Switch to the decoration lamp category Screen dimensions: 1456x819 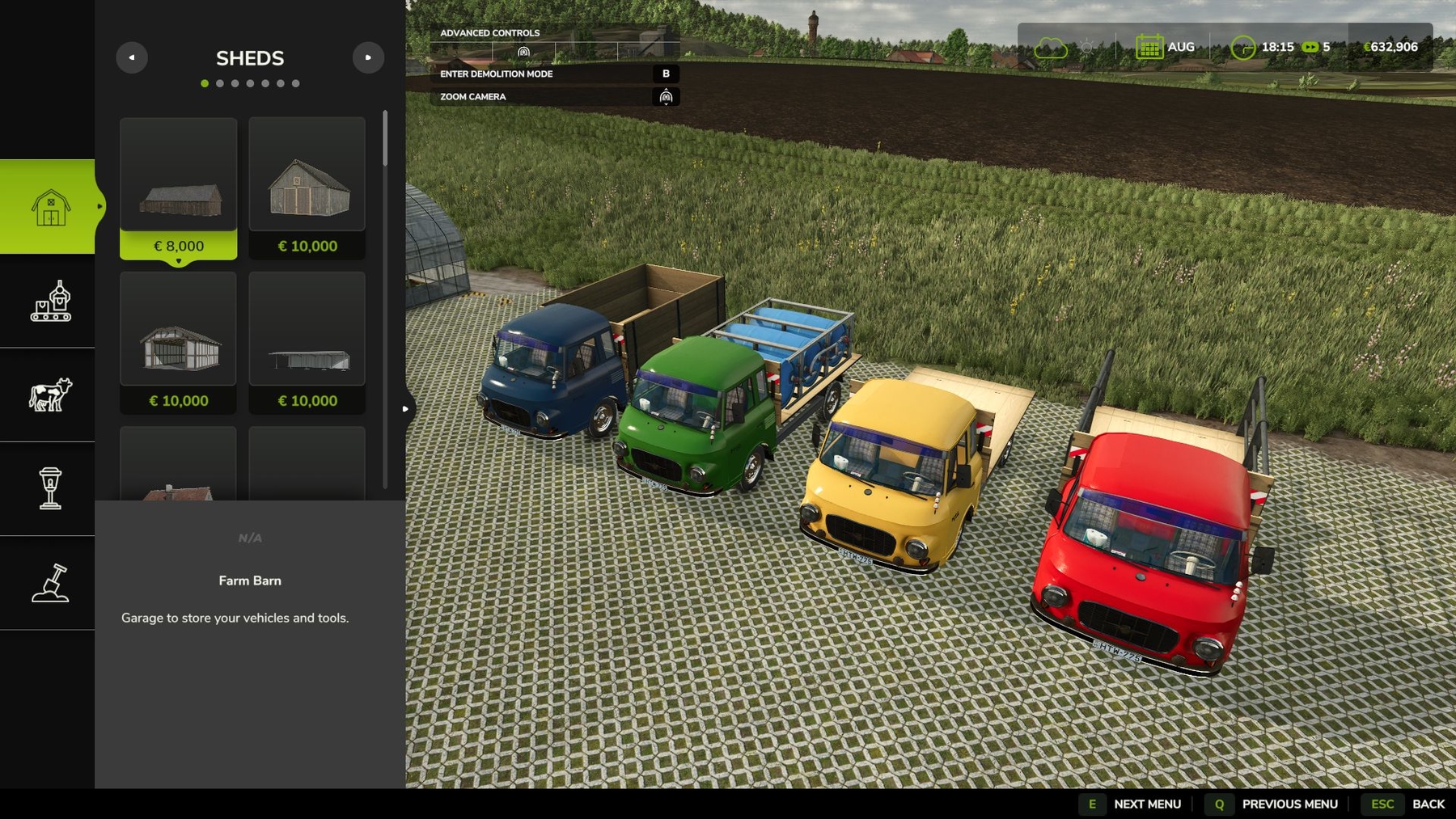pyautogui.click(x=50, y=488)
